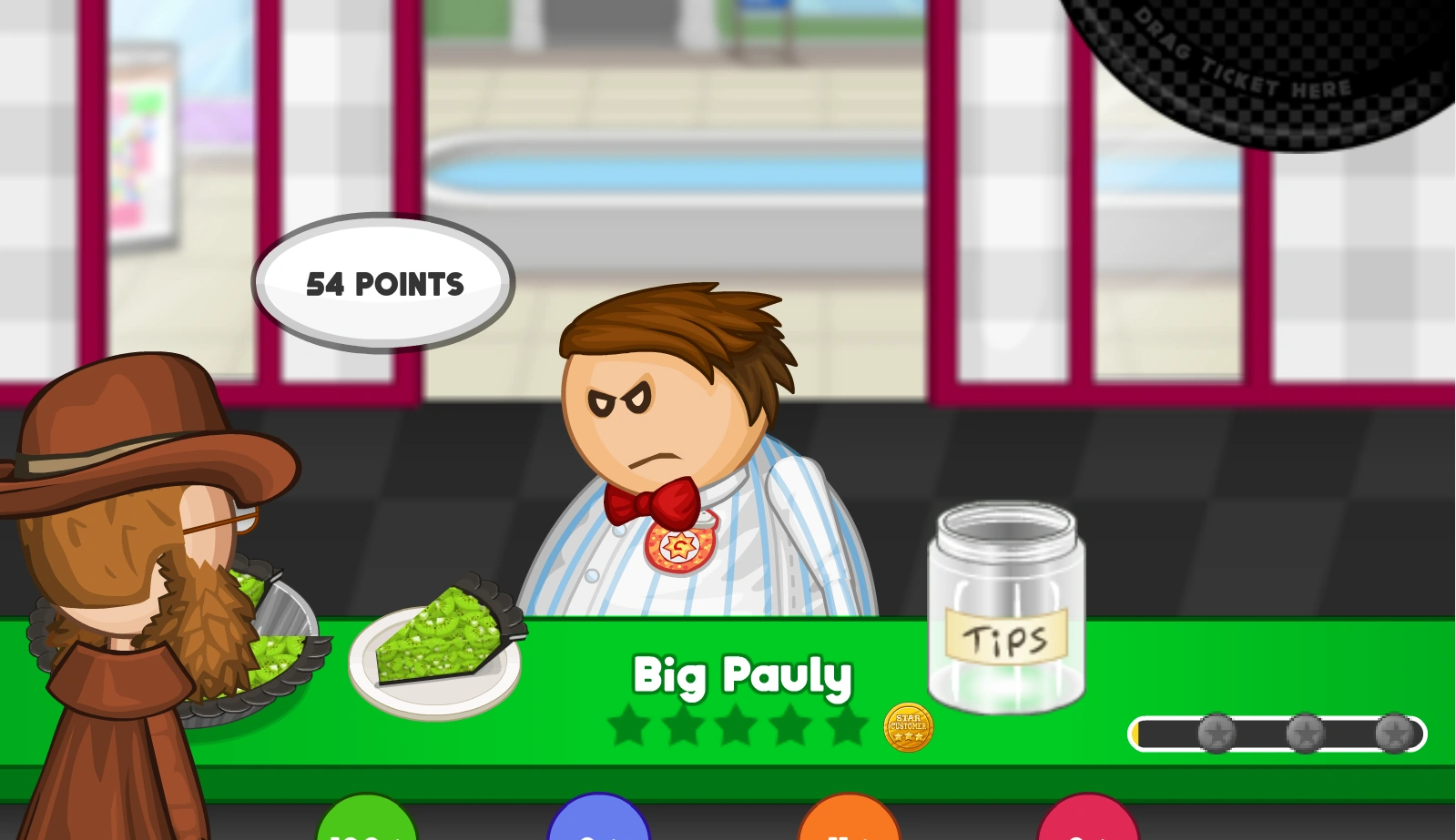Click the middle star in Big Pauly's rating

click(739, 724)
